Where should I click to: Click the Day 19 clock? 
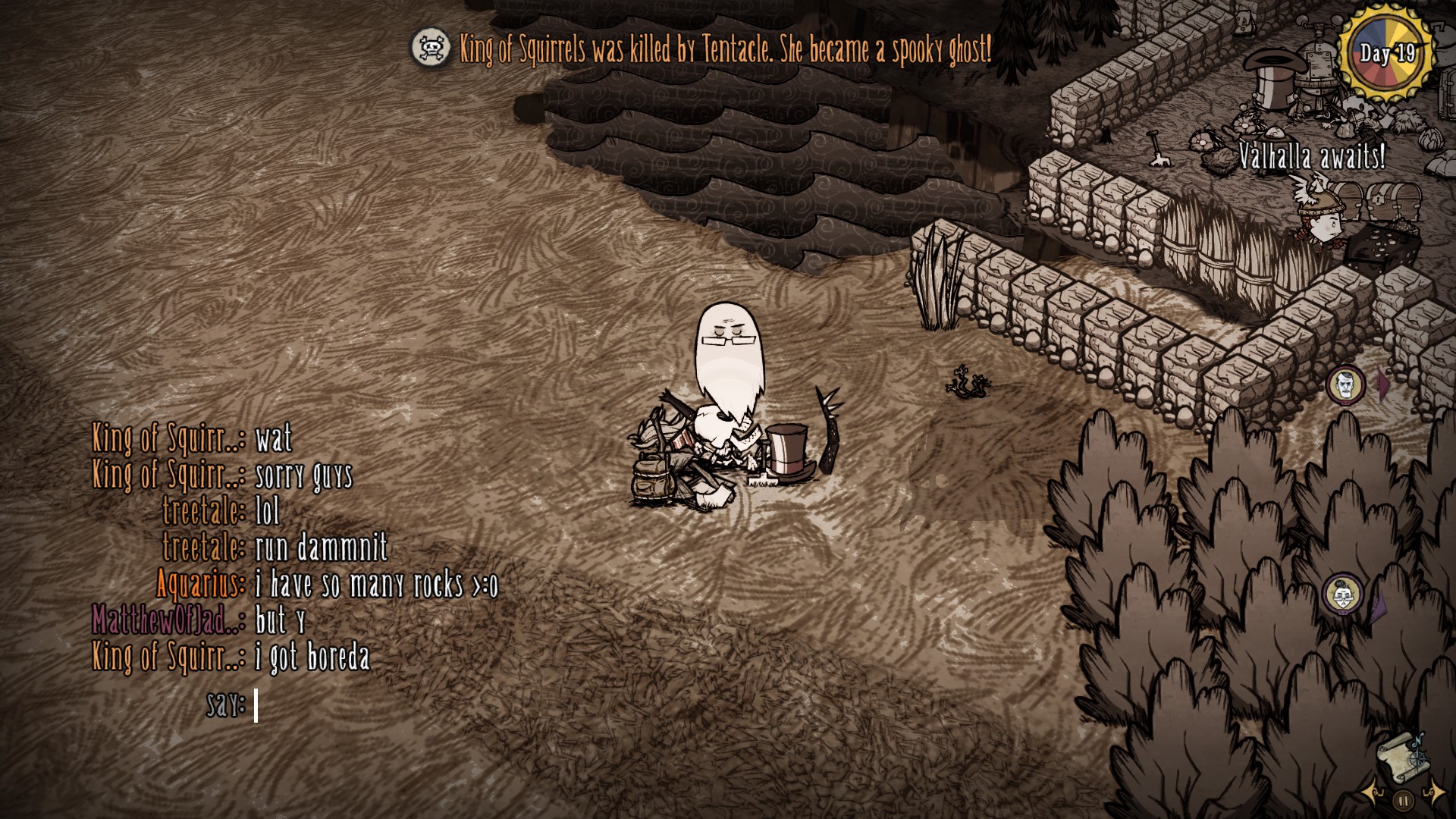[x=1387, y=53]
